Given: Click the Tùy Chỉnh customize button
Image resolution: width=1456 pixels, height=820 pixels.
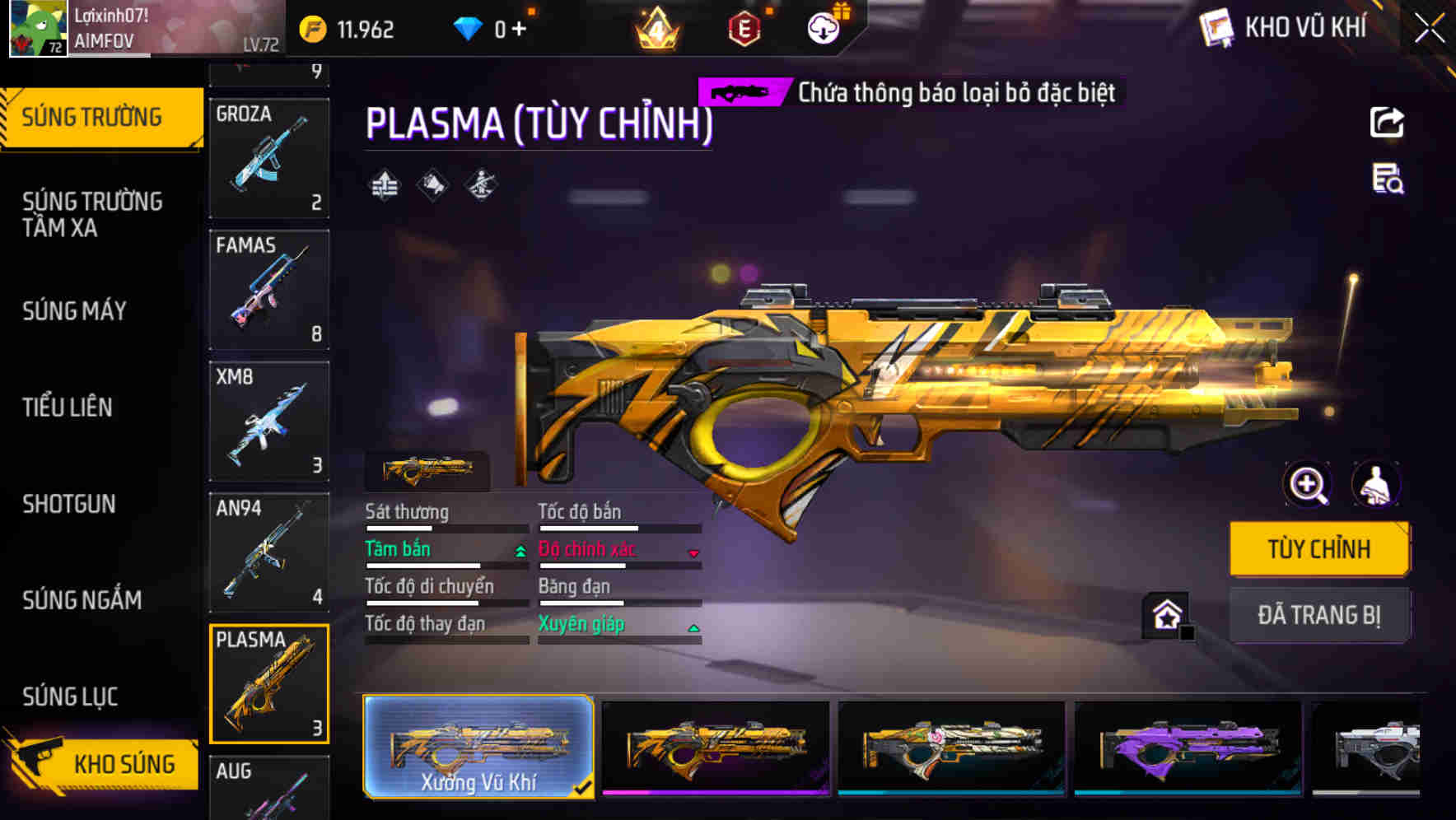Looking at the screenshot, I should tap(1318, 549).
